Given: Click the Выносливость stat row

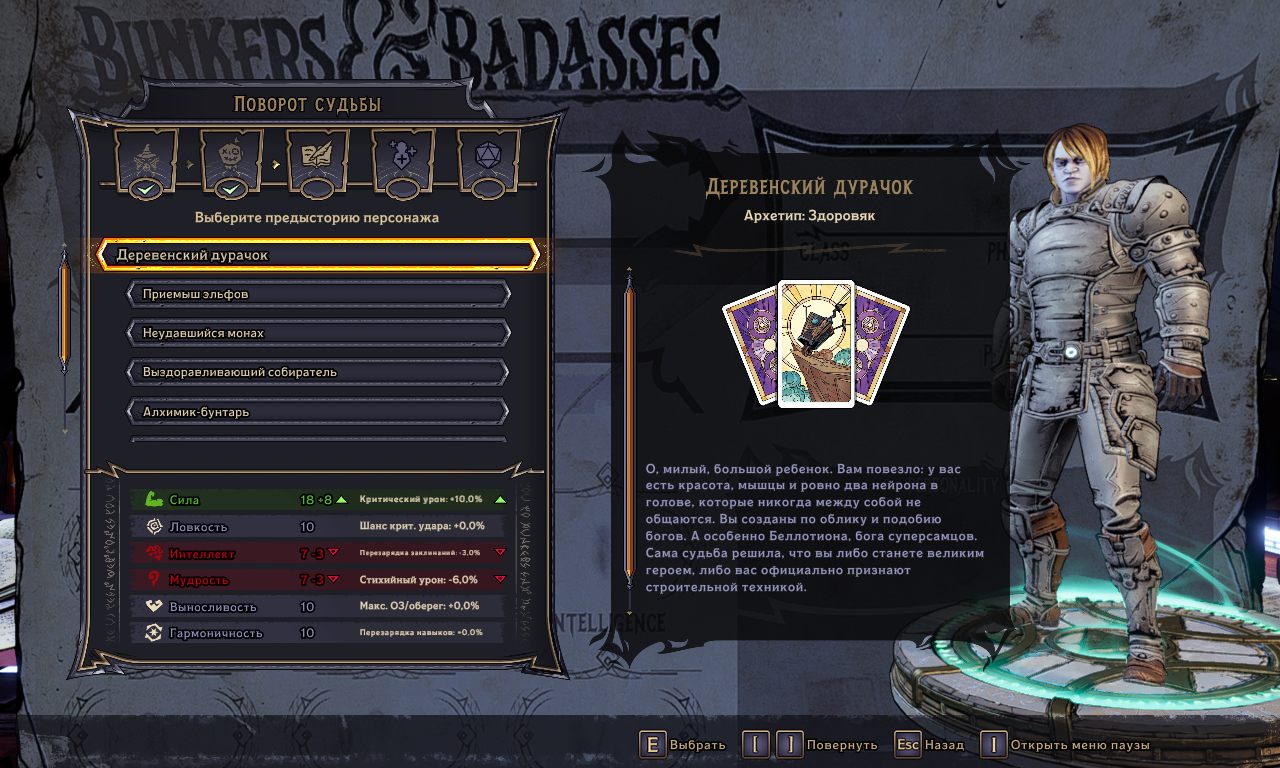Looking at the screenshot, I should click(x=318, y=607).
